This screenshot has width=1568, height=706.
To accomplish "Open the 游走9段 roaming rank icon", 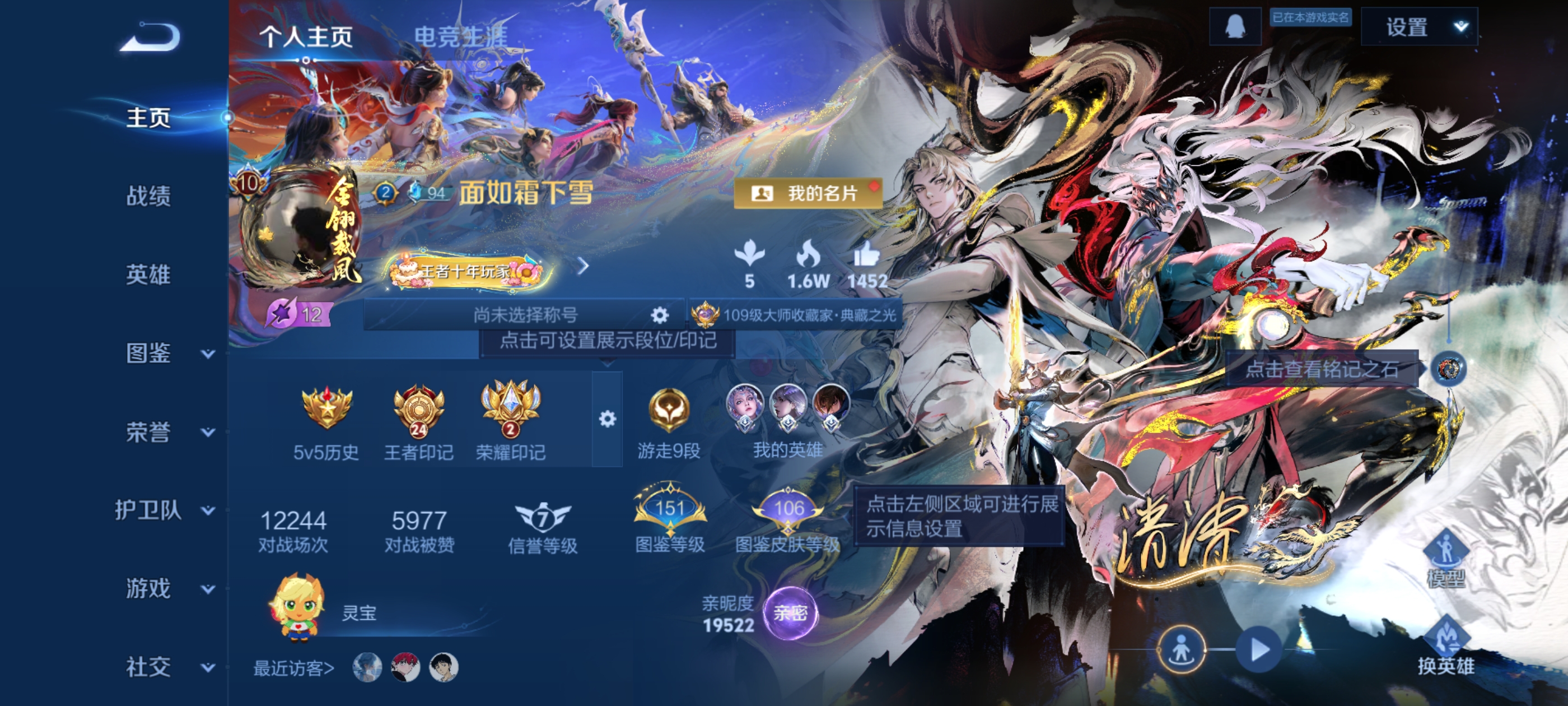I will 671,410.
